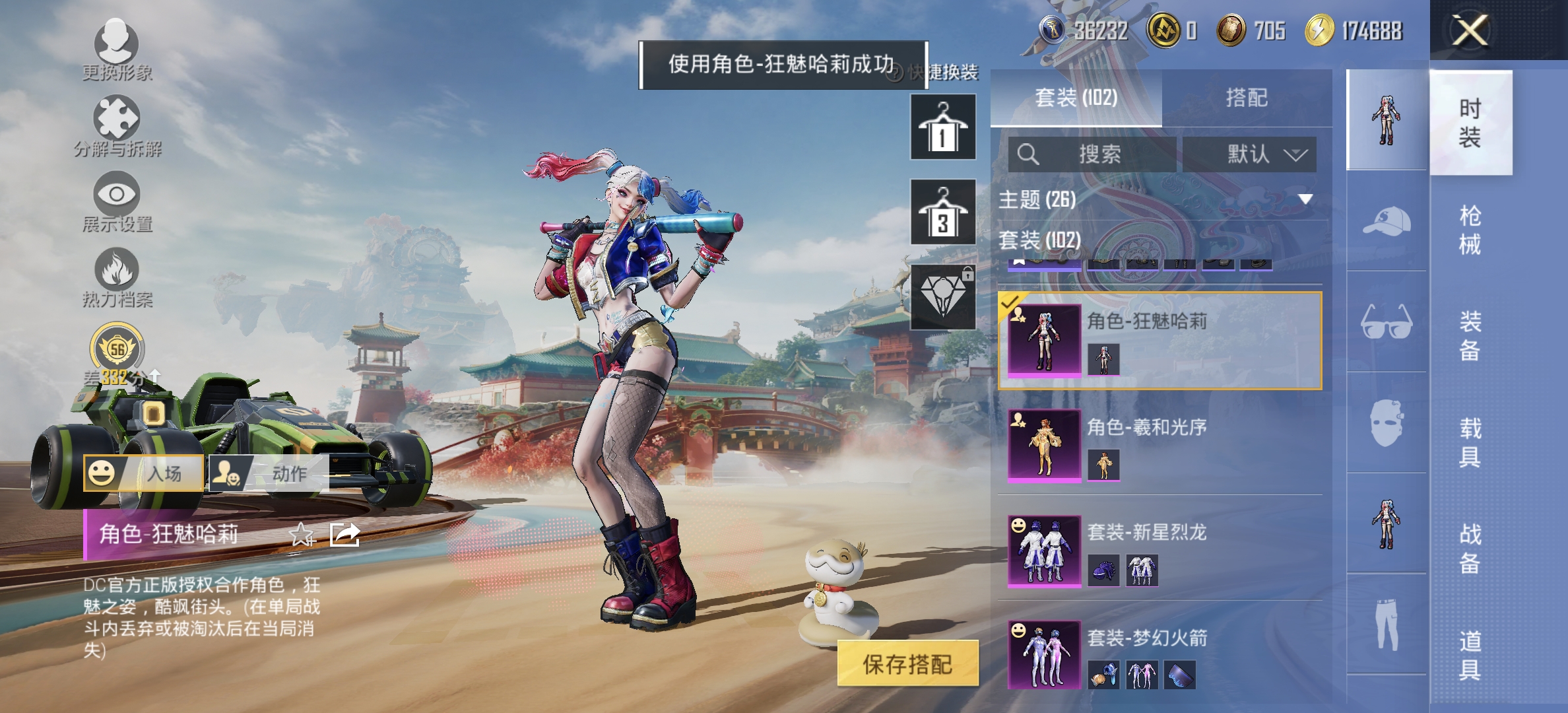This screenshot has height=713, width=1568.
Task: Select wardrobe preset hanger 1
Action: 942,127
